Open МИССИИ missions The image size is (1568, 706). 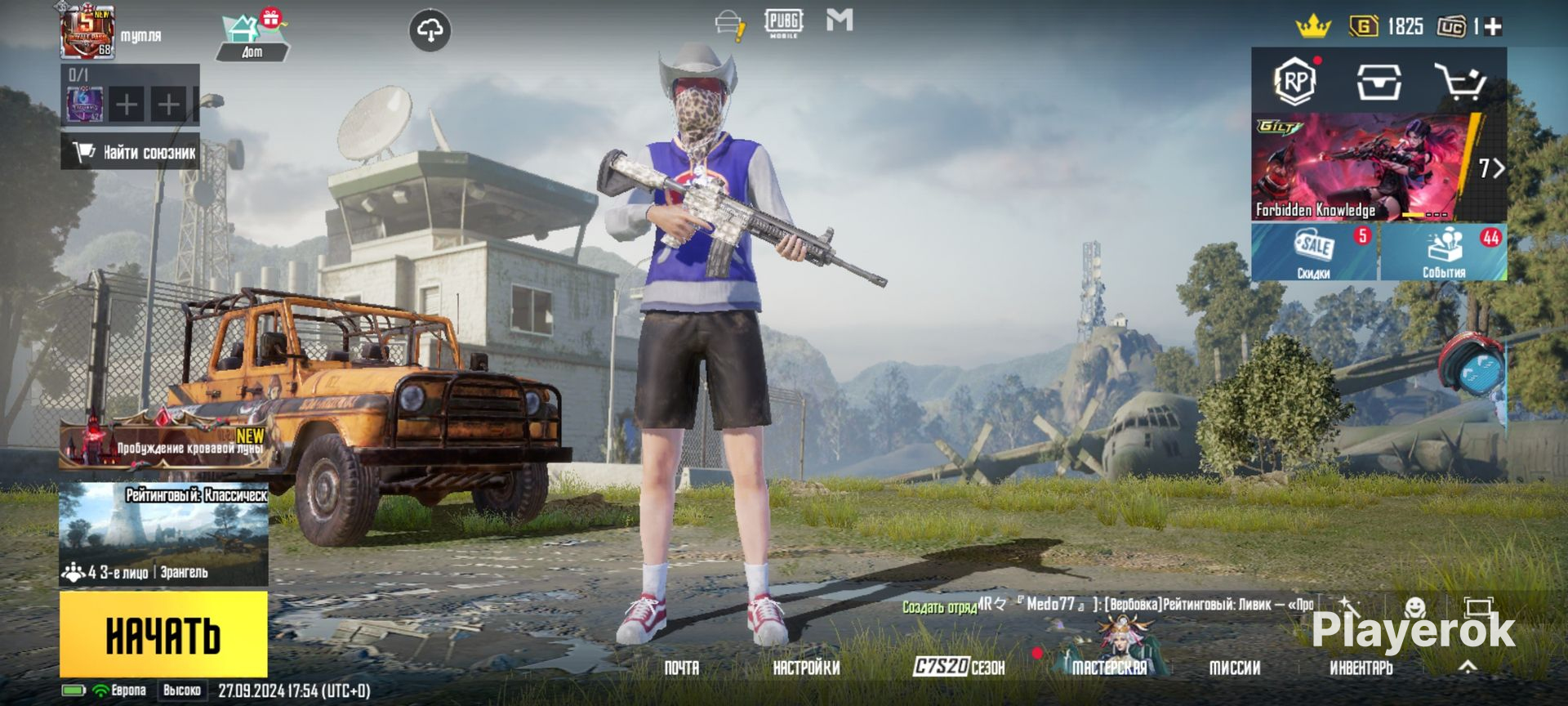pyautogui.click(x=1234, y=668)
